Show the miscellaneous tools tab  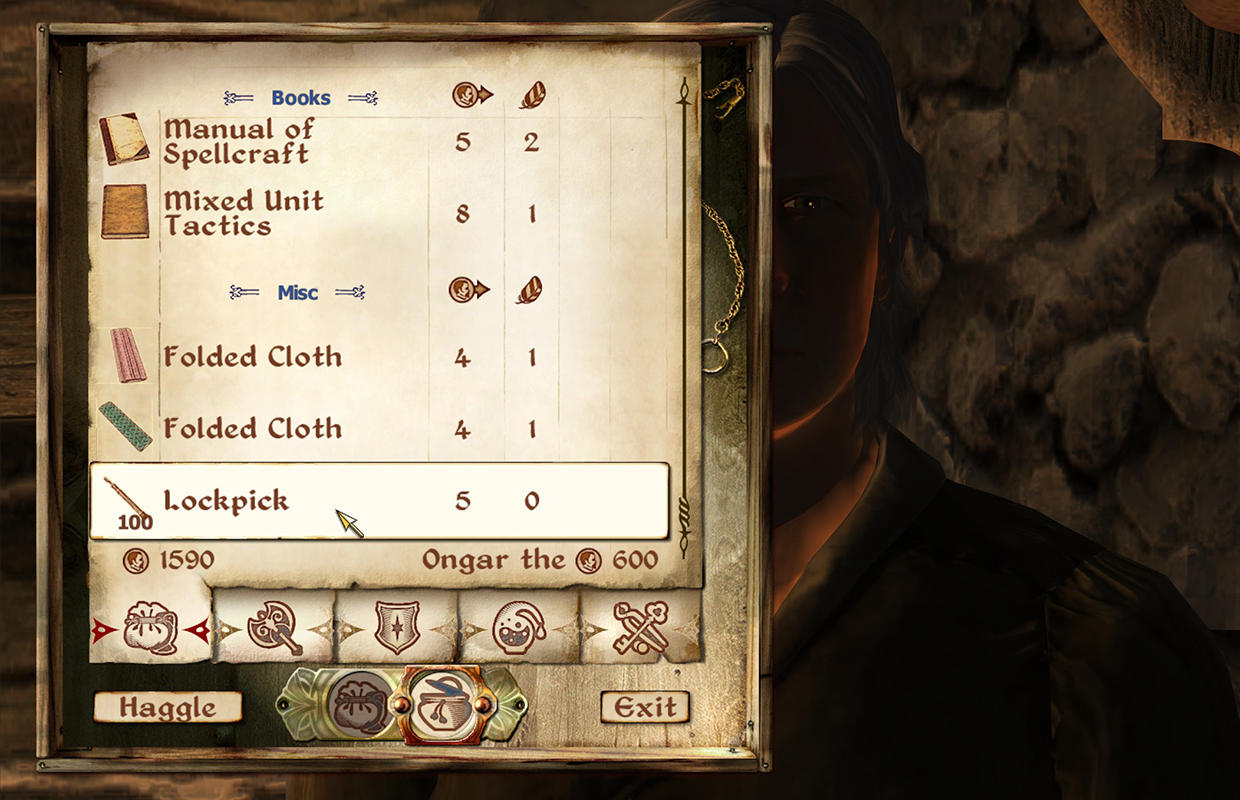640,629
